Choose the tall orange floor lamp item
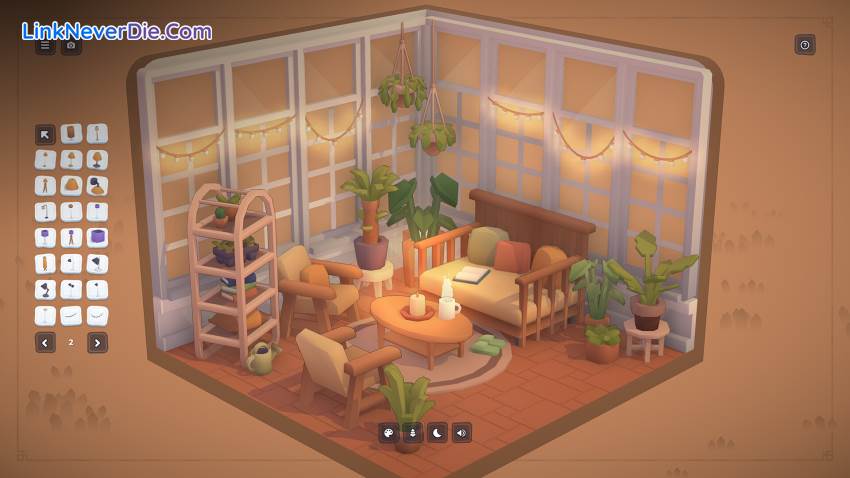Image resolution: width=850 pixels, height=478 pixels. click(45, 264)
